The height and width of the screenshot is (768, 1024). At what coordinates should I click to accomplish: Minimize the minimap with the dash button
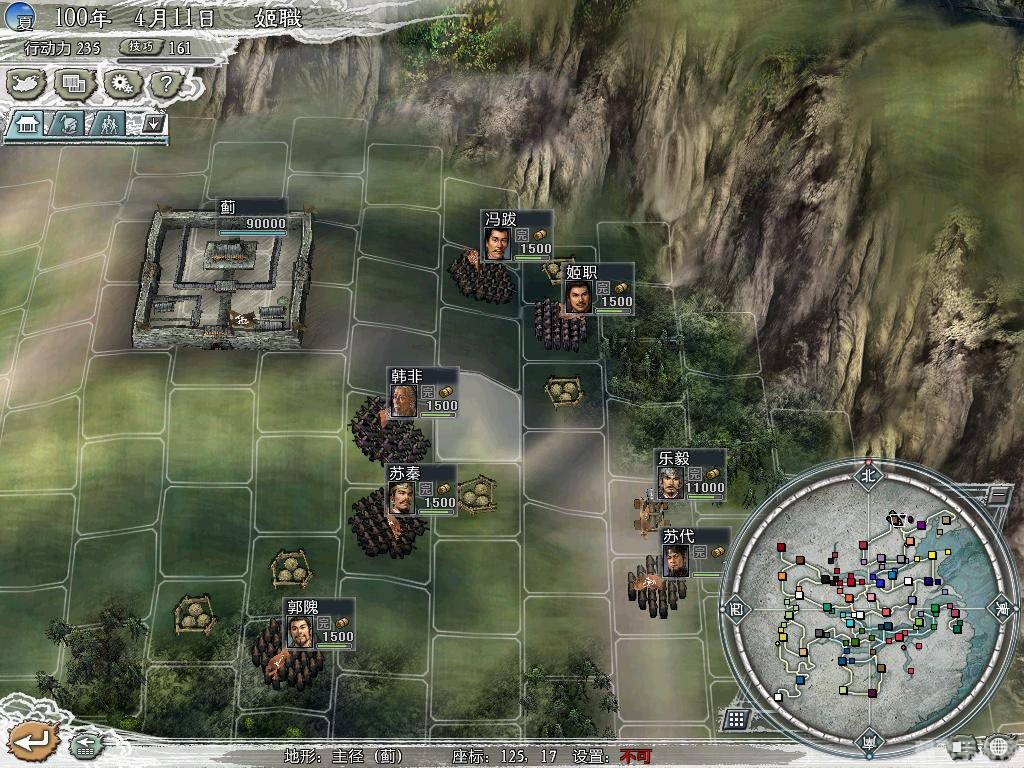coord(997,493)
